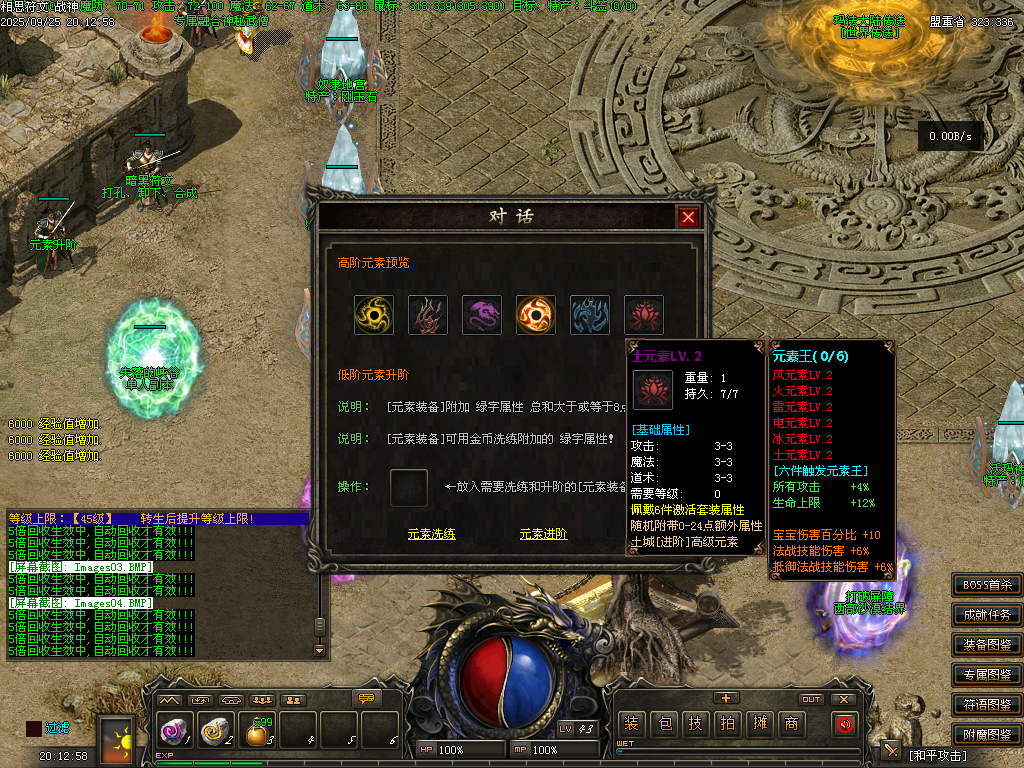Image resolution: width=1024 pixels, height=768 pixels.
Task: Choose the 元素进阶 option
Action: click(x=543, y=534)
